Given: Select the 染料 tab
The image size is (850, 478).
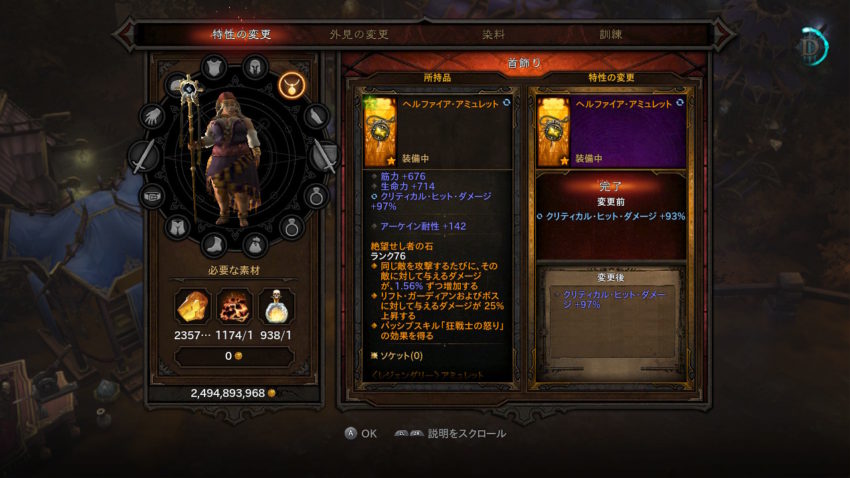Looking at the screenshot, I should pyautogui.click(x=494, y=34).
